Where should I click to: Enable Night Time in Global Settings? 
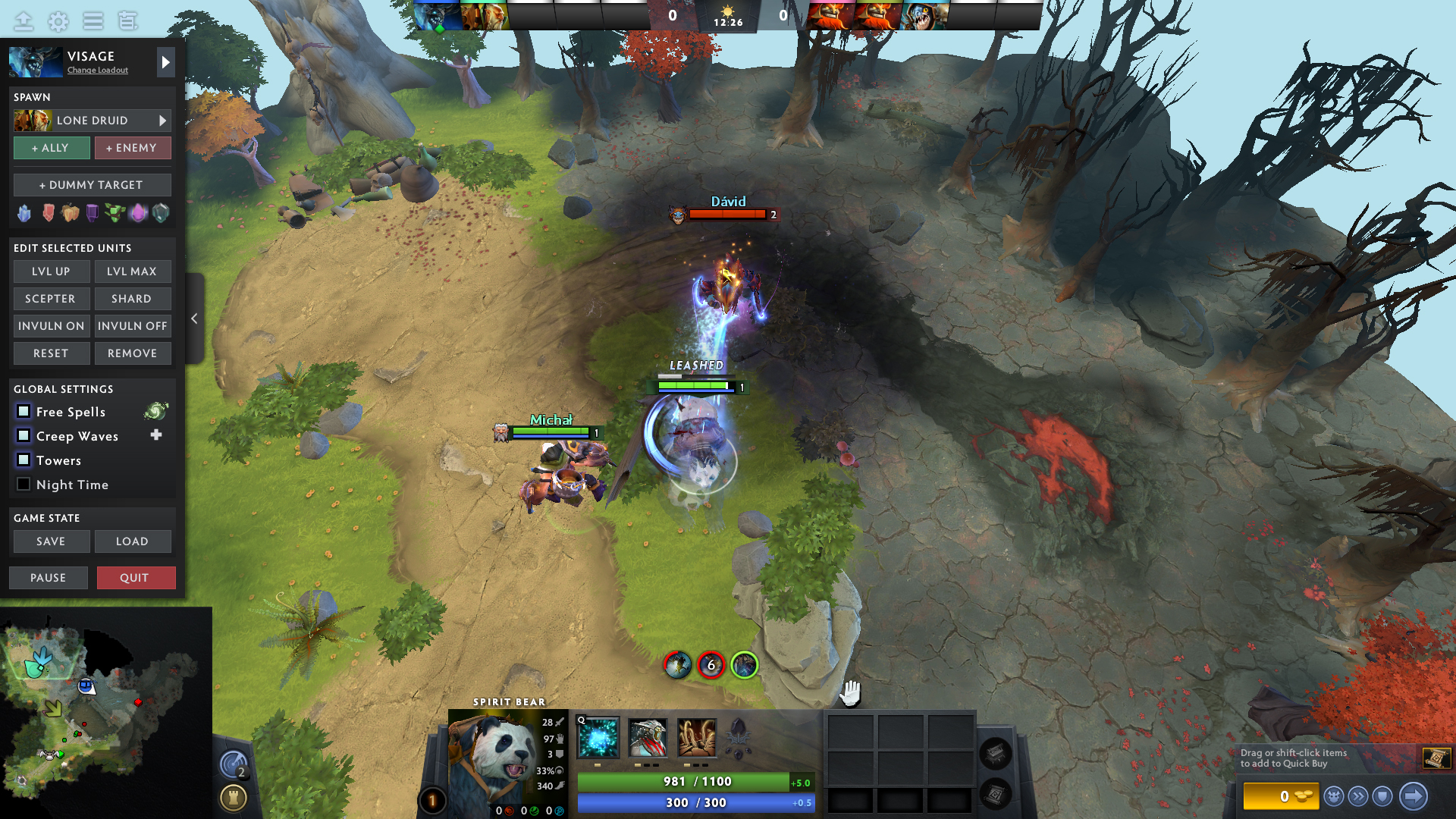24,484
